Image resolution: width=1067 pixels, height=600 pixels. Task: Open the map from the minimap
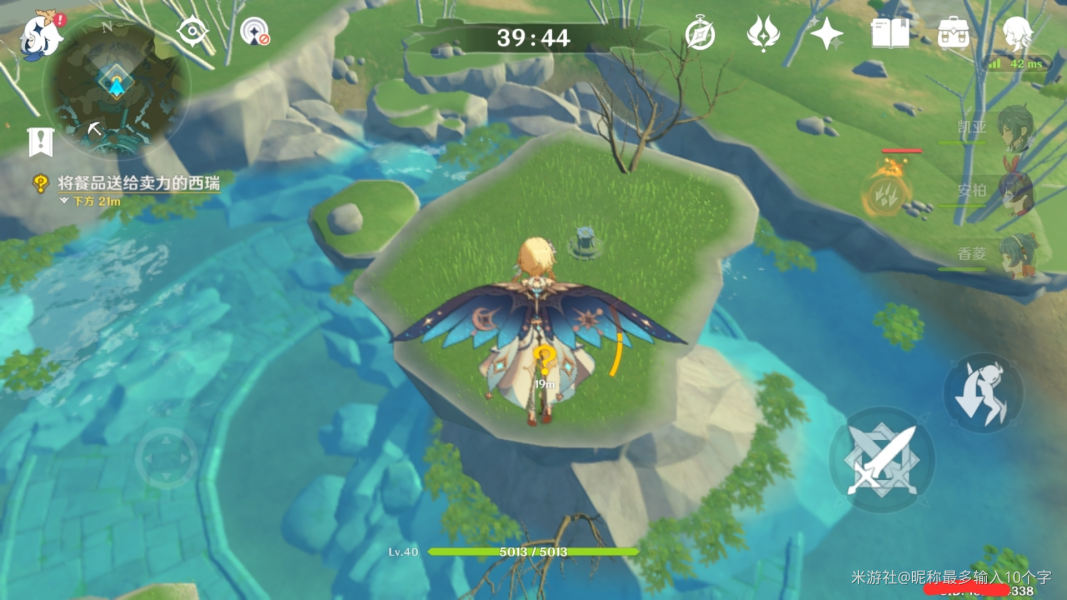(x=116, y=88)
